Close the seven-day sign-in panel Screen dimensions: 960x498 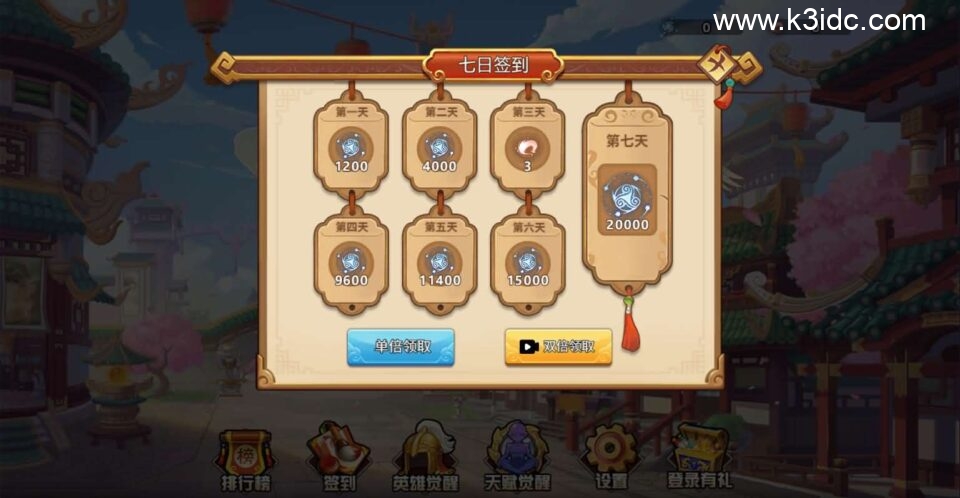point(719,66)
